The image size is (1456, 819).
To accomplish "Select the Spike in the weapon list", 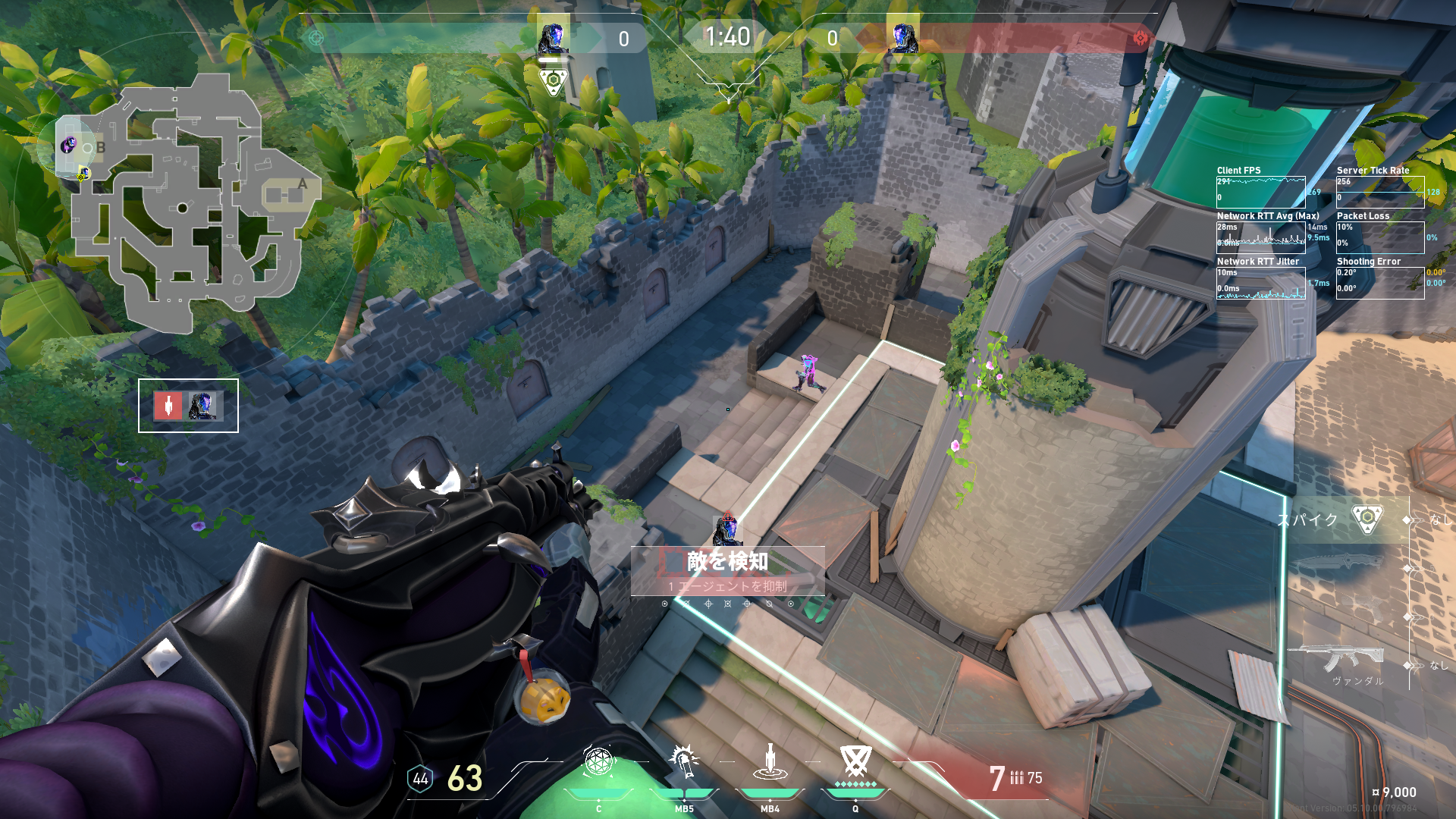I will coord(1367,519).
